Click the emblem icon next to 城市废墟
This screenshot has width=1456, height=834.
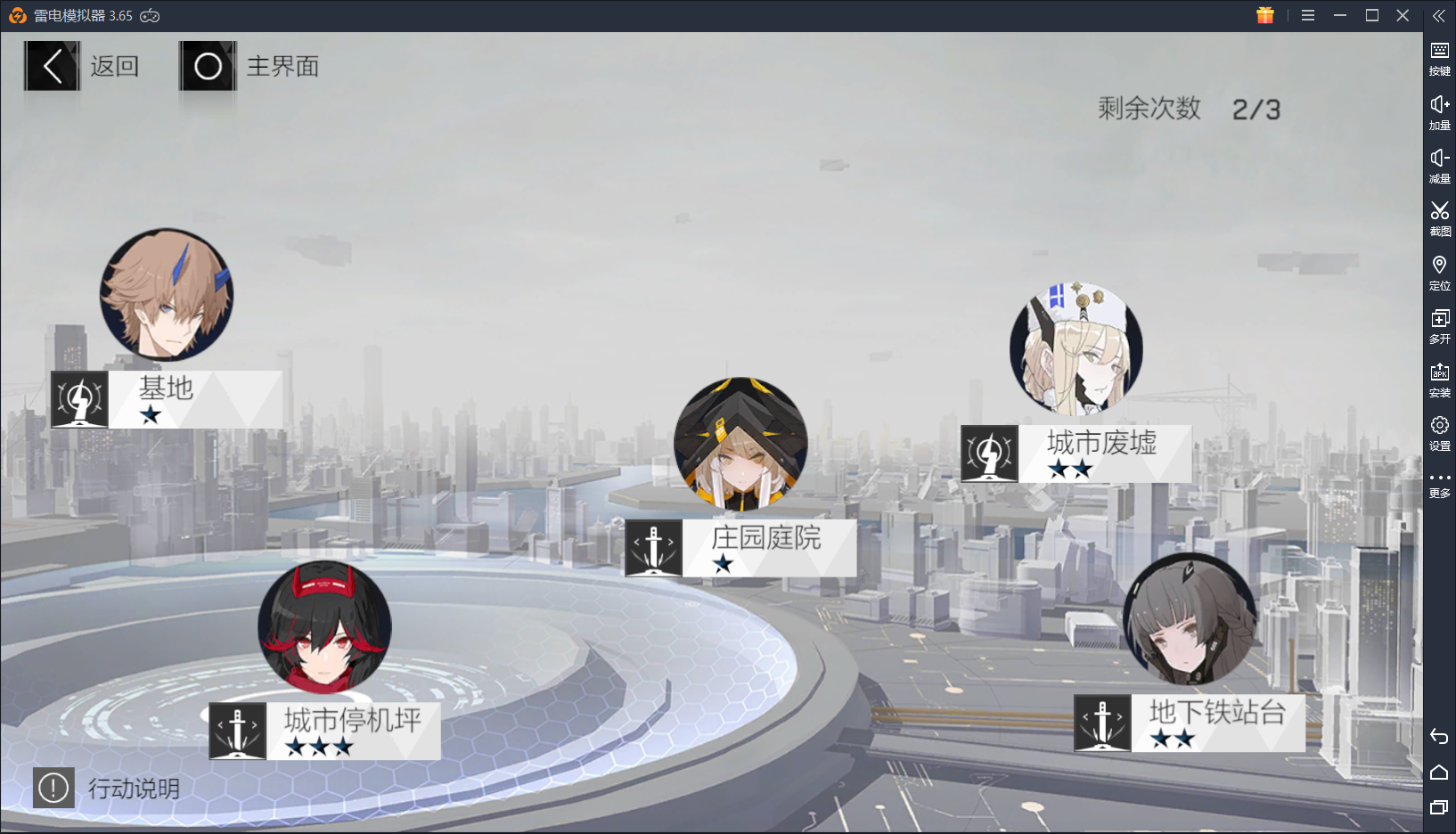[x=987, y=454]
